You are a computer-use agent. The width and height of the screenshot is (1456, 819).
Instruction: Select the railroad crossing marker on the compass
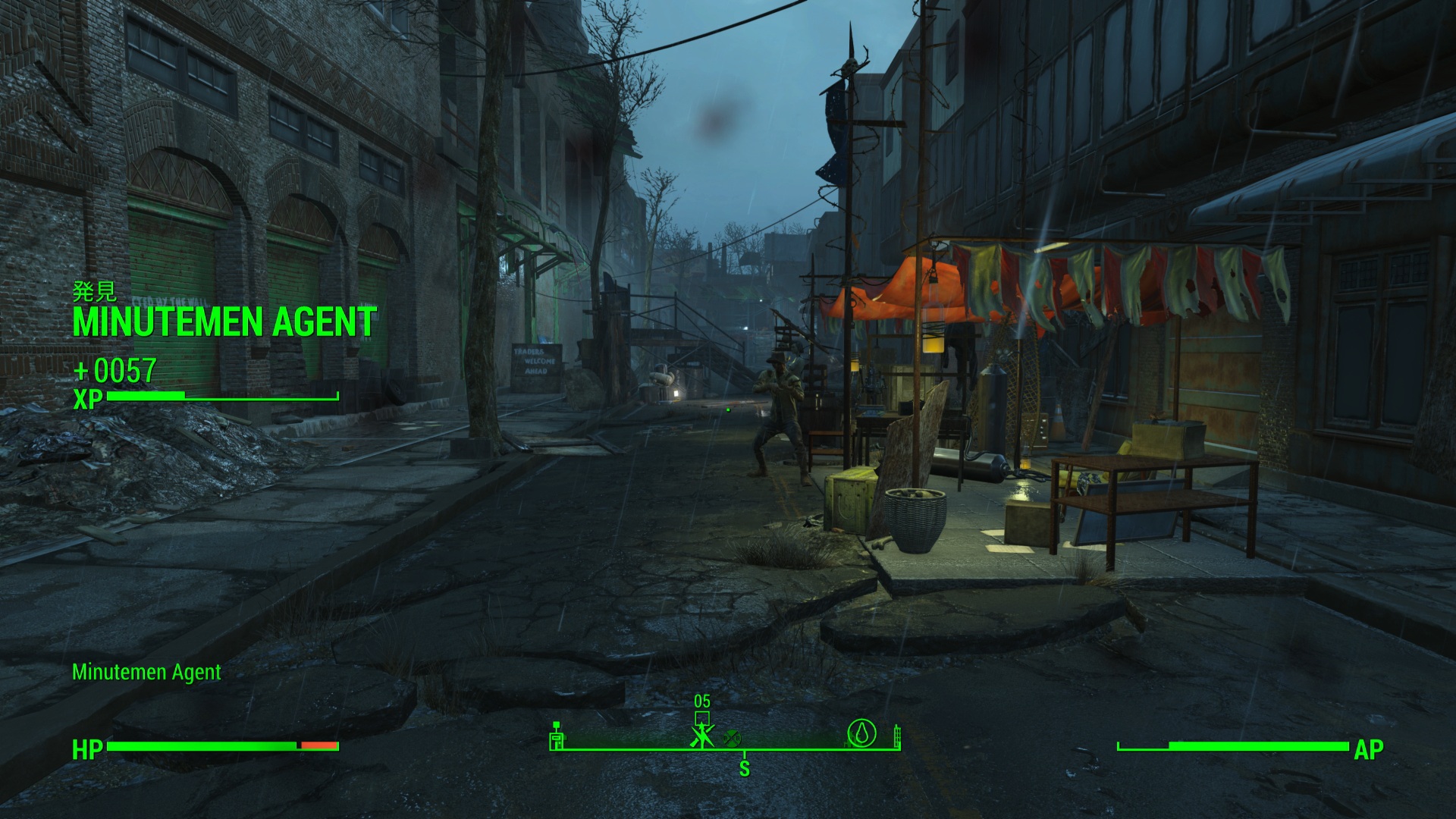pyautogui.click(x=731, y=737)
